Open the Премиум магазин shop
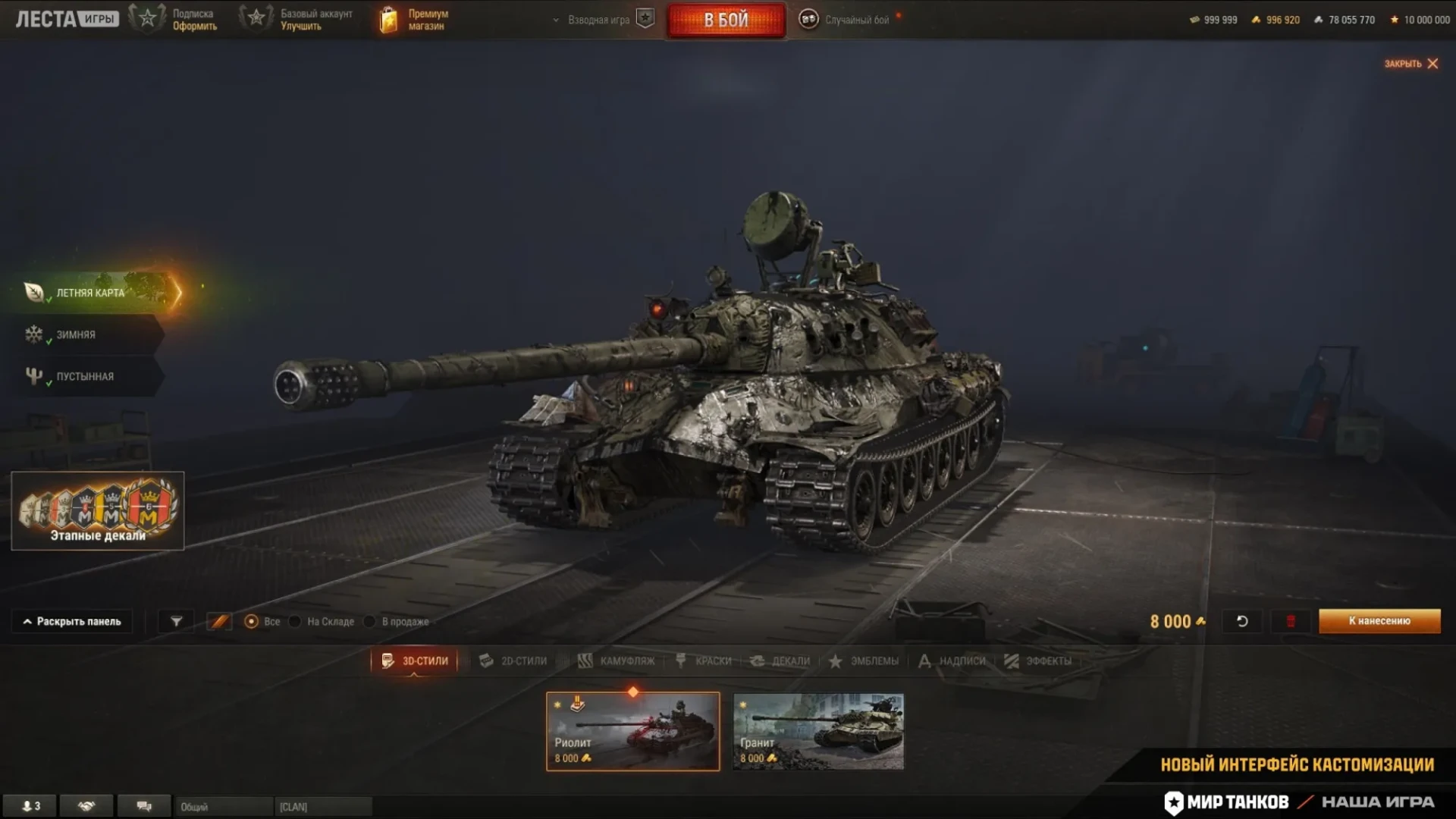 414,20
